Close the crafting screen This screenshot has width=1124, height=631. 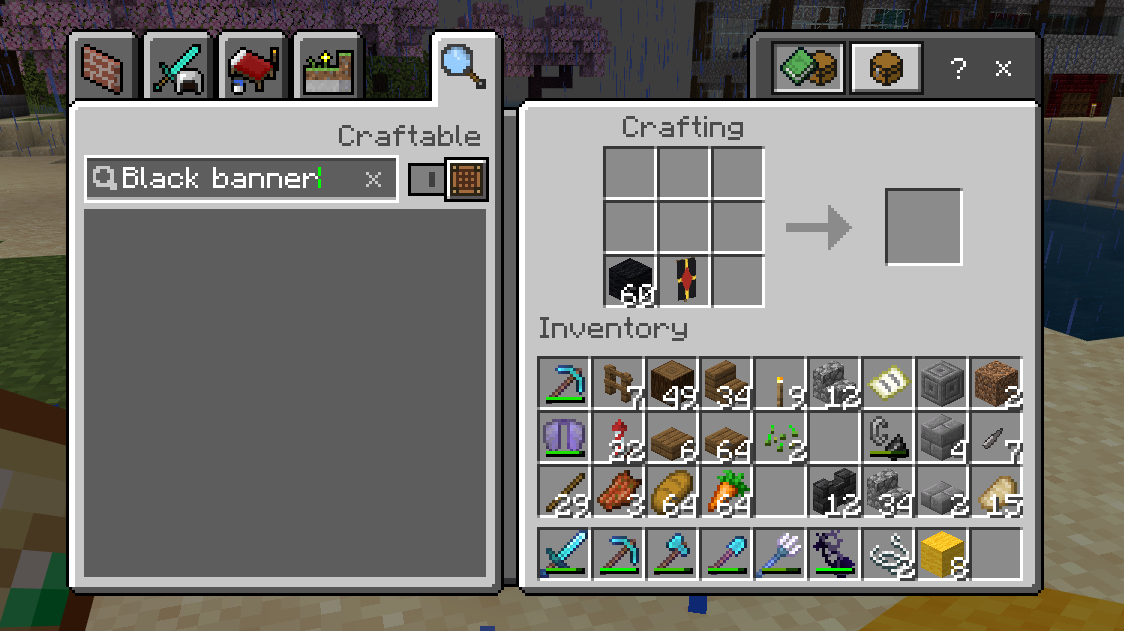tap(1003, 69)
